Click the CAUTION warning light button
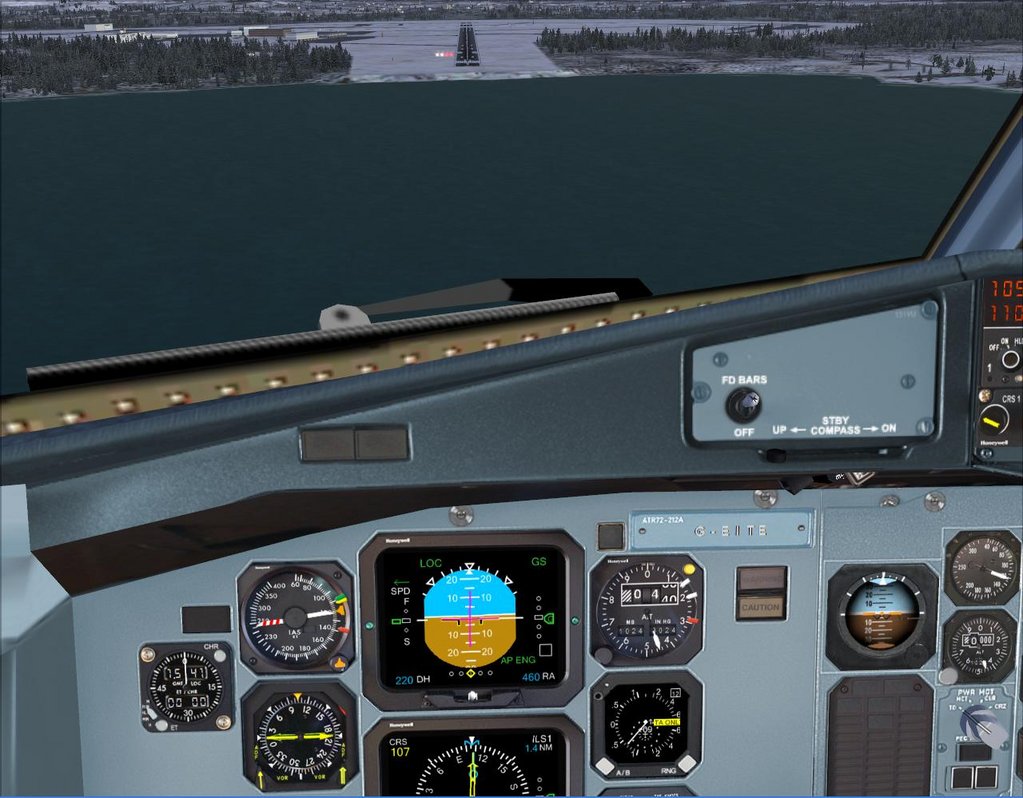This screenshot has height=798, width=1023. (x=761, y=606)
